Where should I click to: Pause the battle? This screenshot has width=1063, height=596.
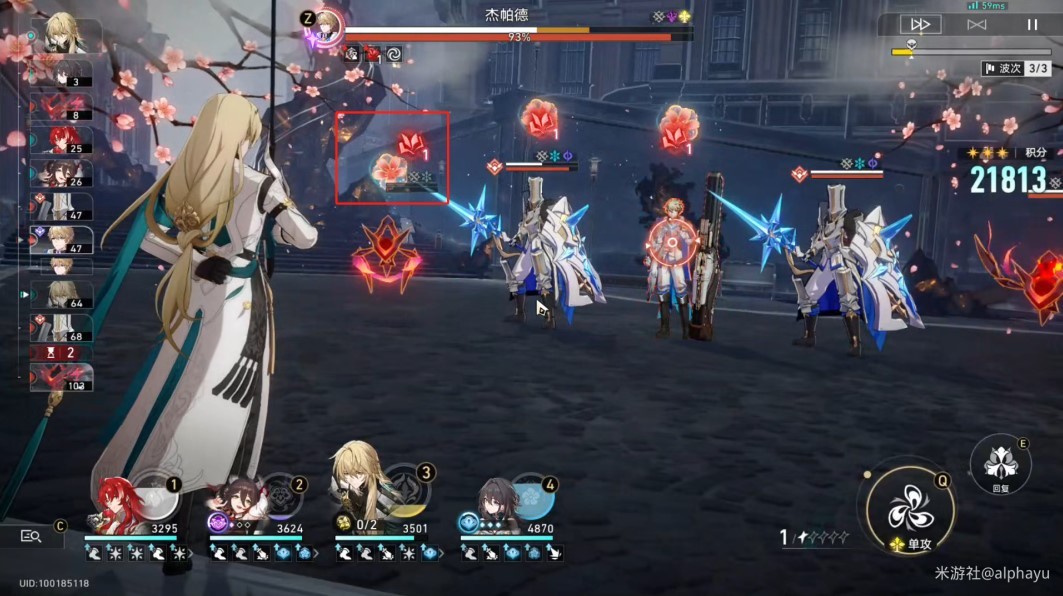coord(1030,24)
